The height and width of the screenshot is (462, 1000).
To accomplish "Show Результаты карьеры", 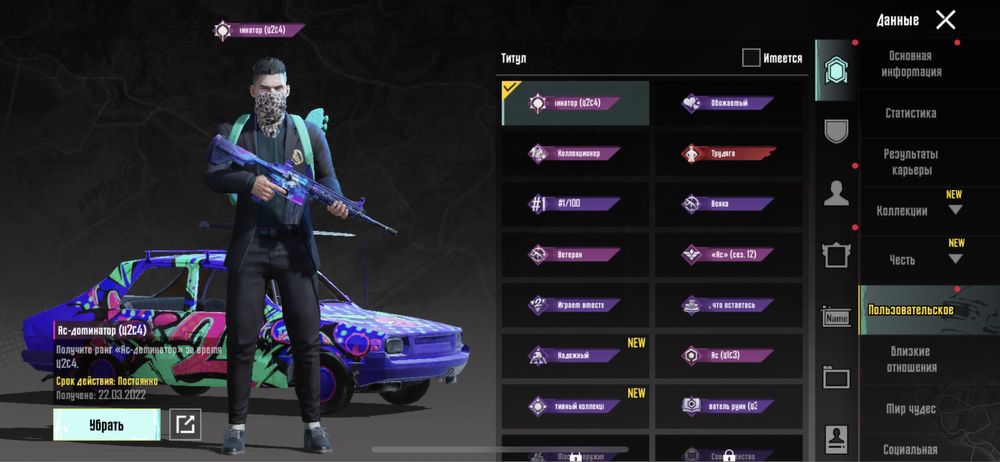I will [x=910, y=162].
